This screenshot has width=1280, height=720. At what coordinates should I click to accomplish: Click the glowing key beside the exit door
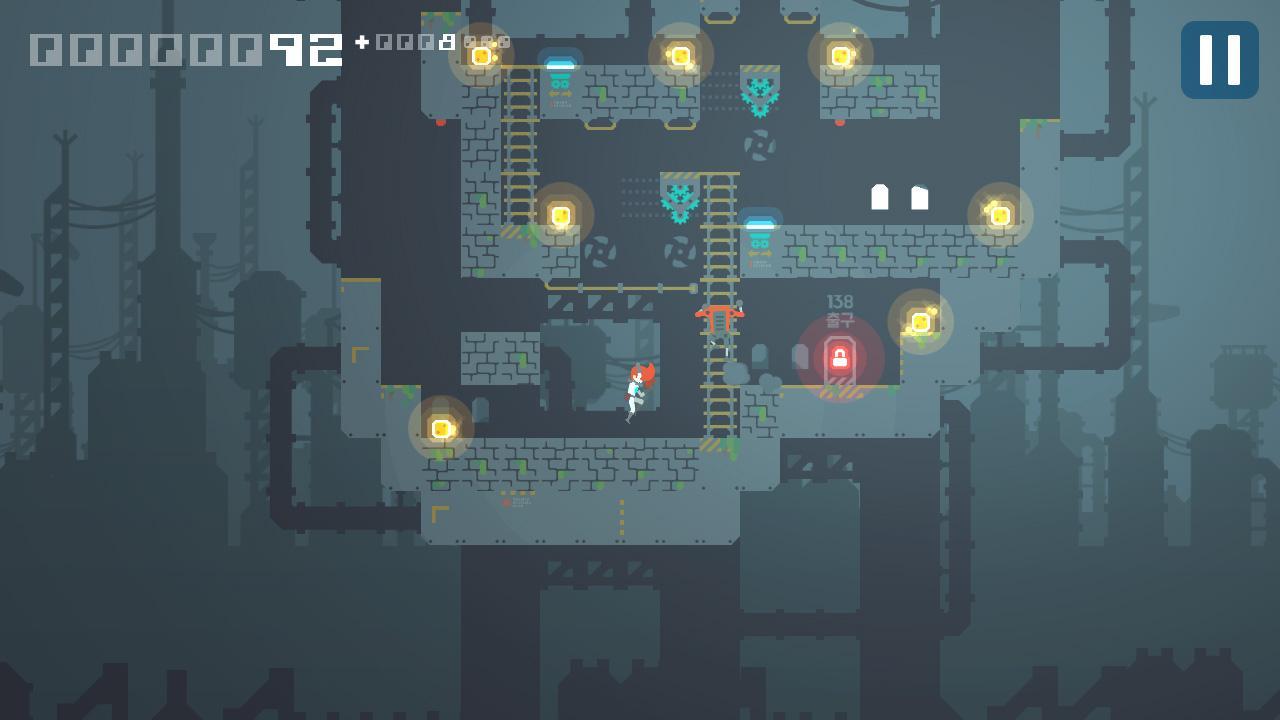pyautogui.click(x=919, y=322)
